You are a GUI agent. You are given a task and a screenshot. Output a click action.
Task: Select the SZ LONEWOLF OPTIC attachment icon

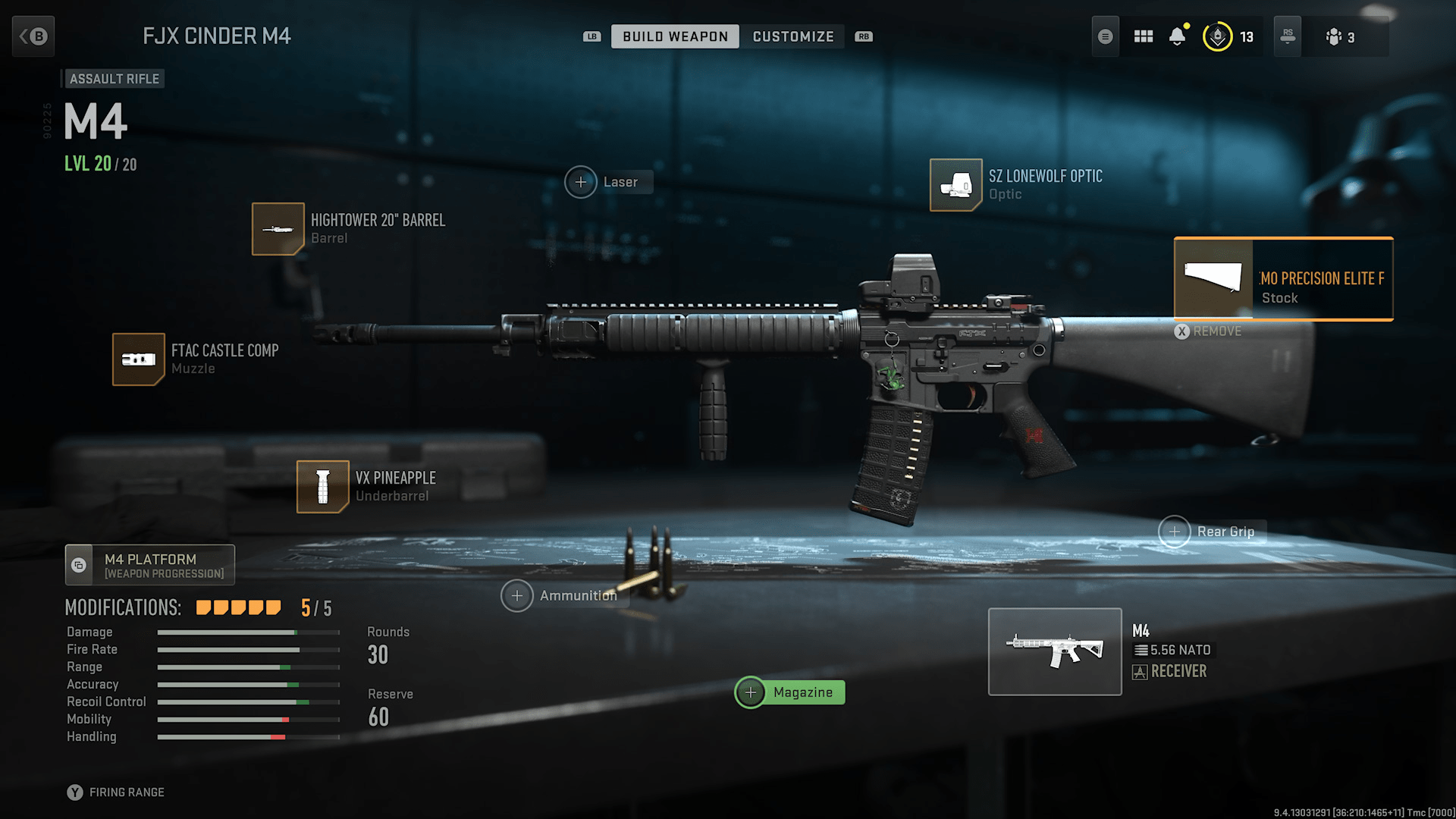pos(955,186)
